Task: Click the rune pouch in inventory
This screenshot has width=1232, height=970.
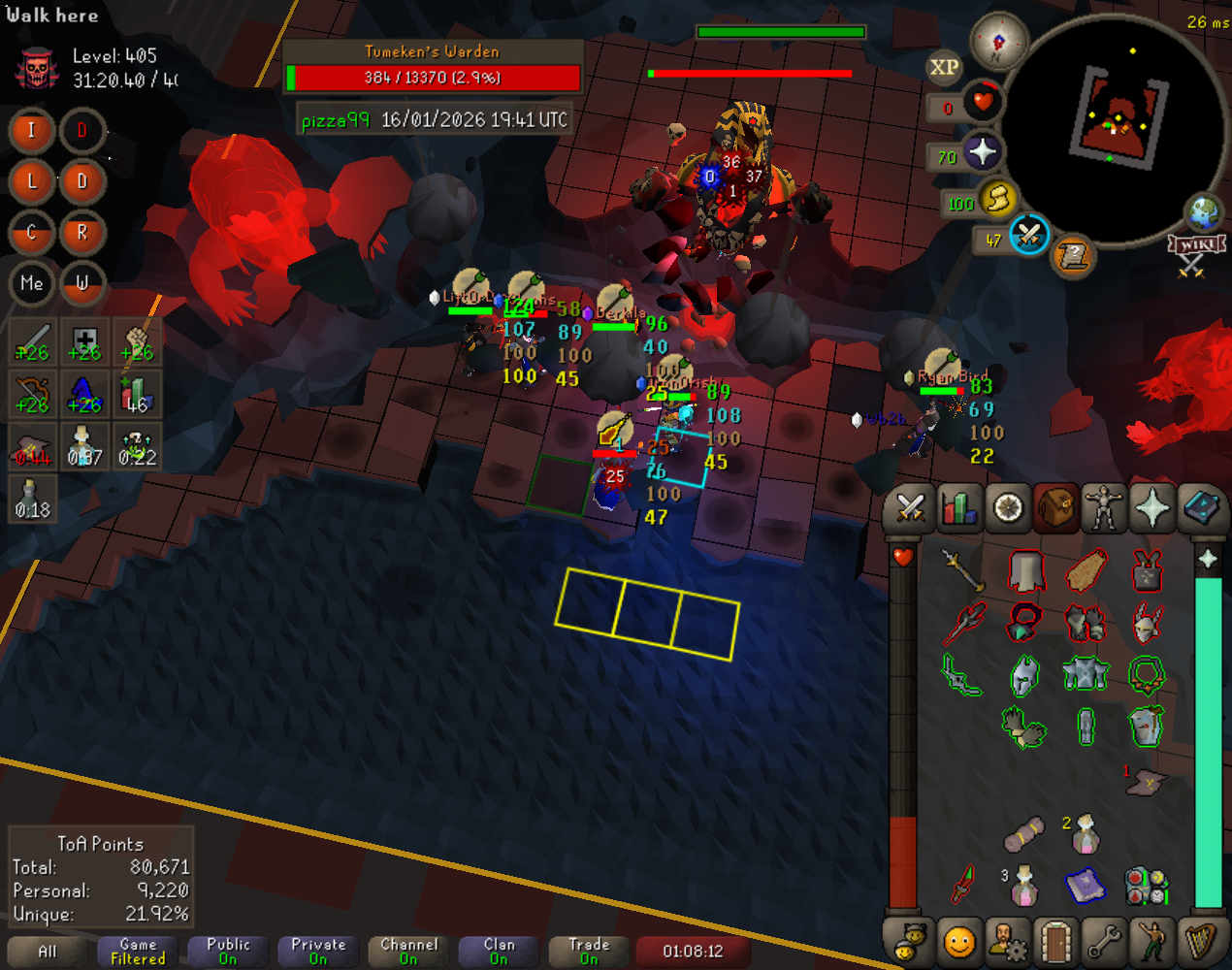Action: tap(1148, 886)
